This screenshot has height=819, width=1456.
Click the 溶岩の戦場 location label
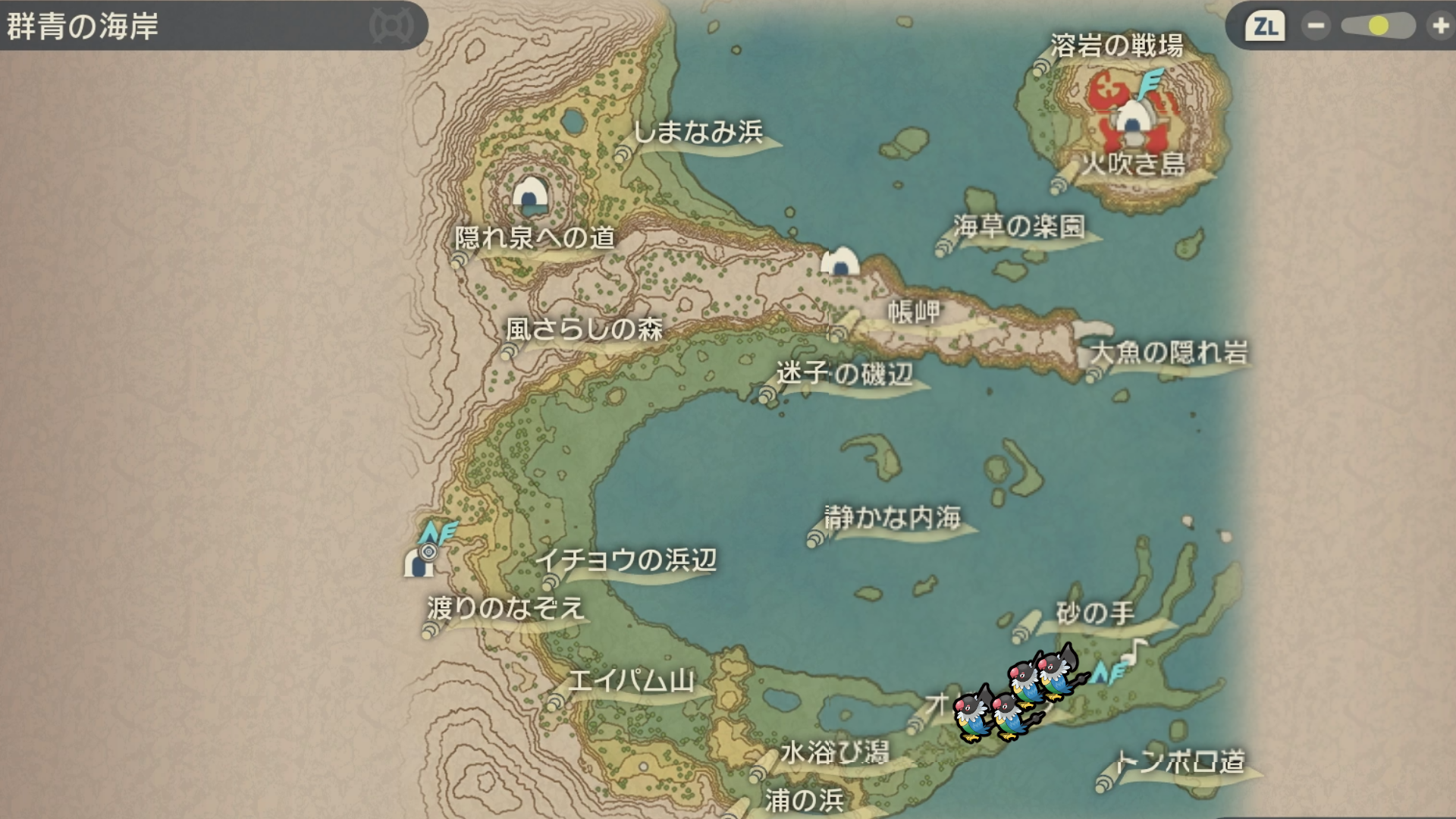(1116, 46)
